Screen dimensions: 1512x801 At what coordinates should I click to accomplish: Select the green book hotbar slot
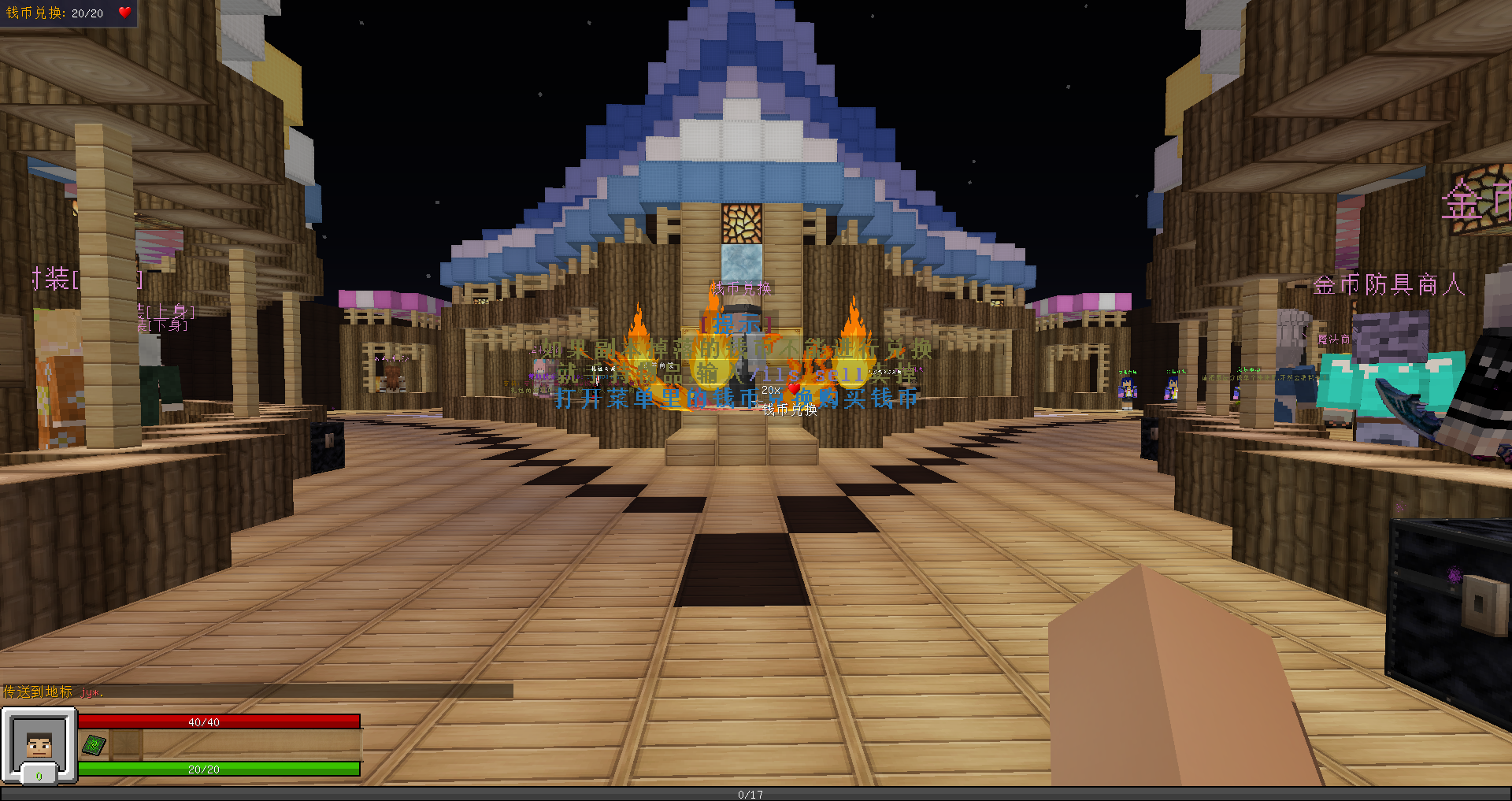pos(94,744)
